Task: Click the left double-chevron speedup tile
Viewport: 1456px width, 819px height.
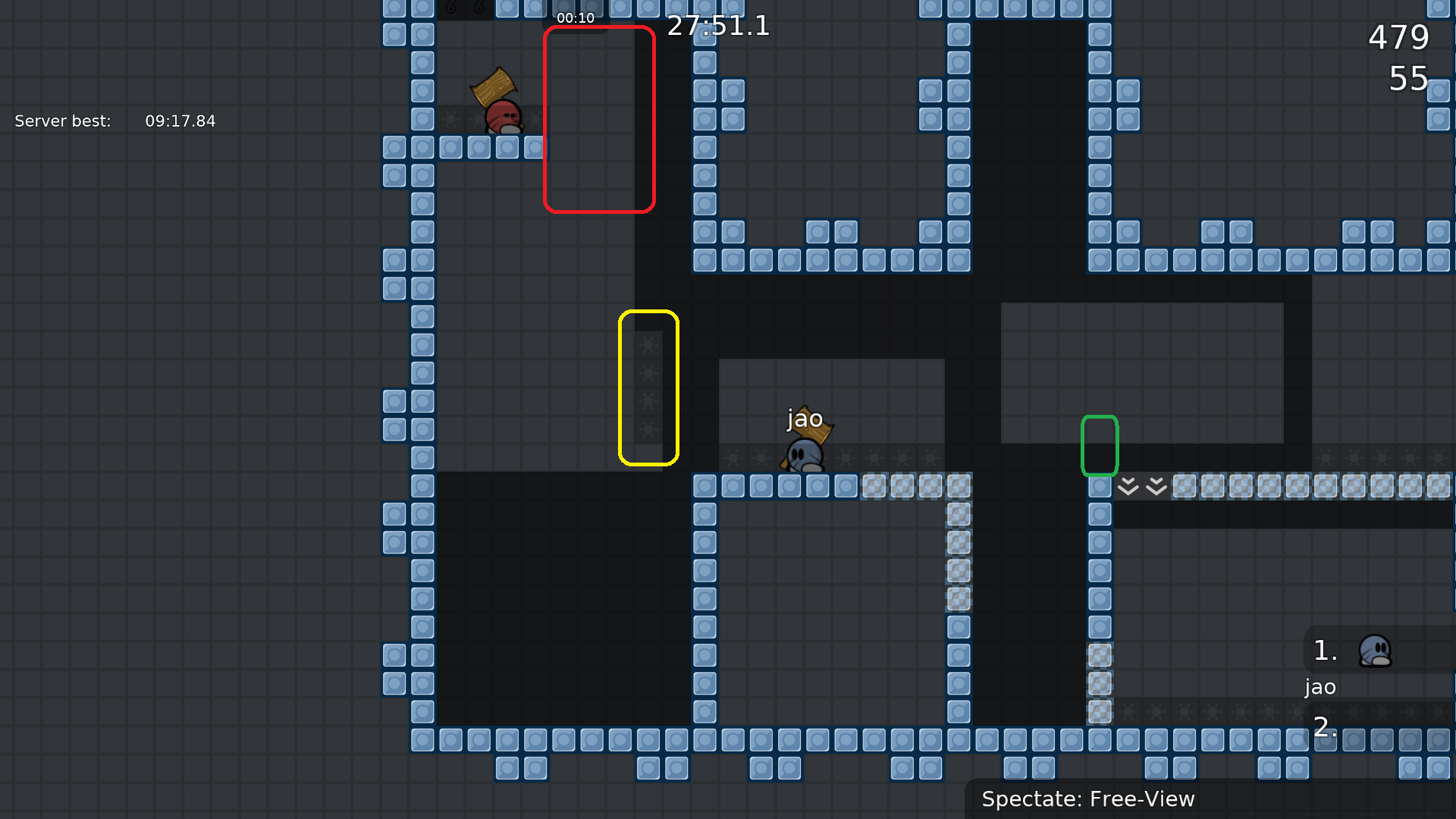Action: click(1128, 486)
